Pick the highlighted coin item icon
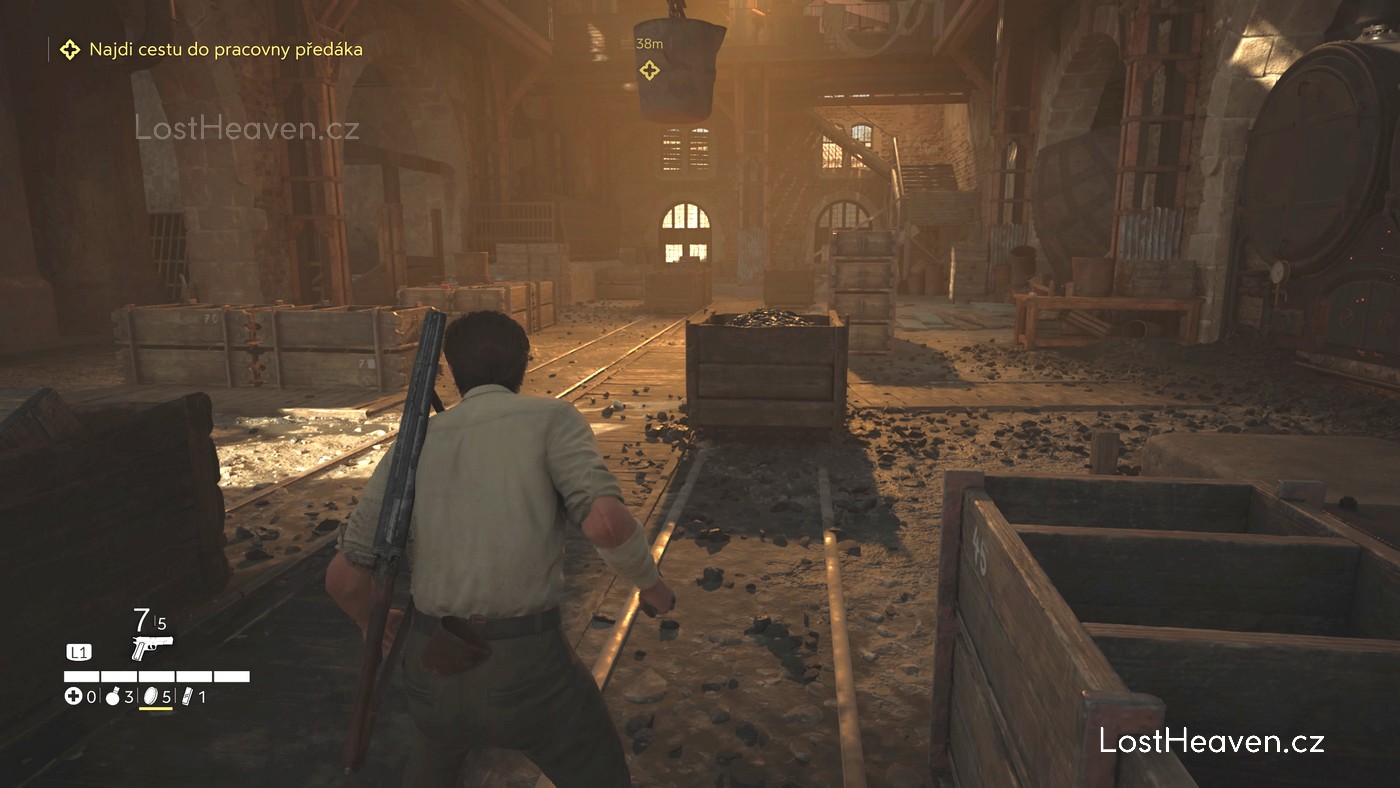The height and width of the screenshot is (788, 1400). (x=151, y=696)
